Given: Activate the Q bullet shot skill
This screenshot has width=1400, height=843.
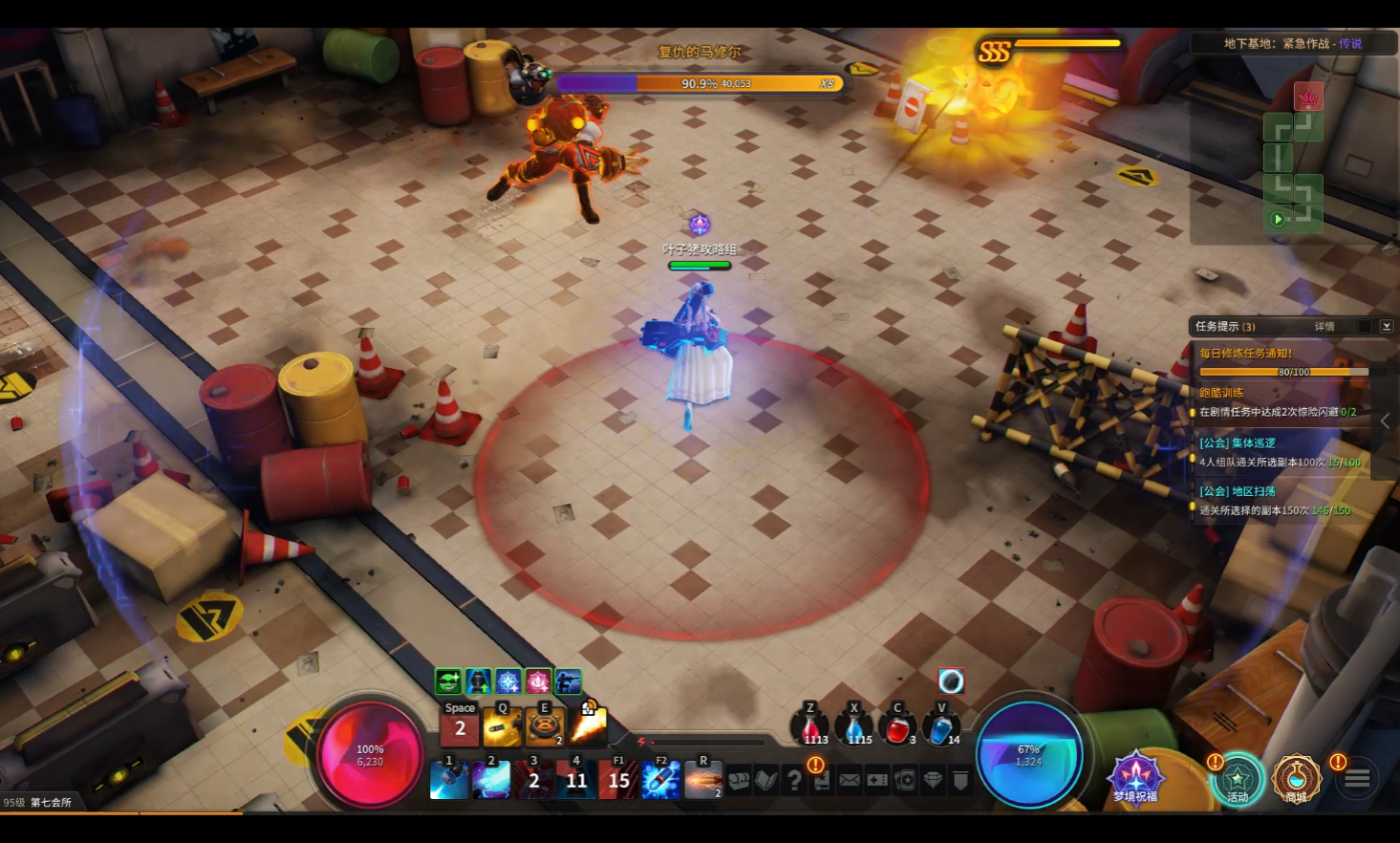Looking at the screenshot, I should [x=503, y=727].
